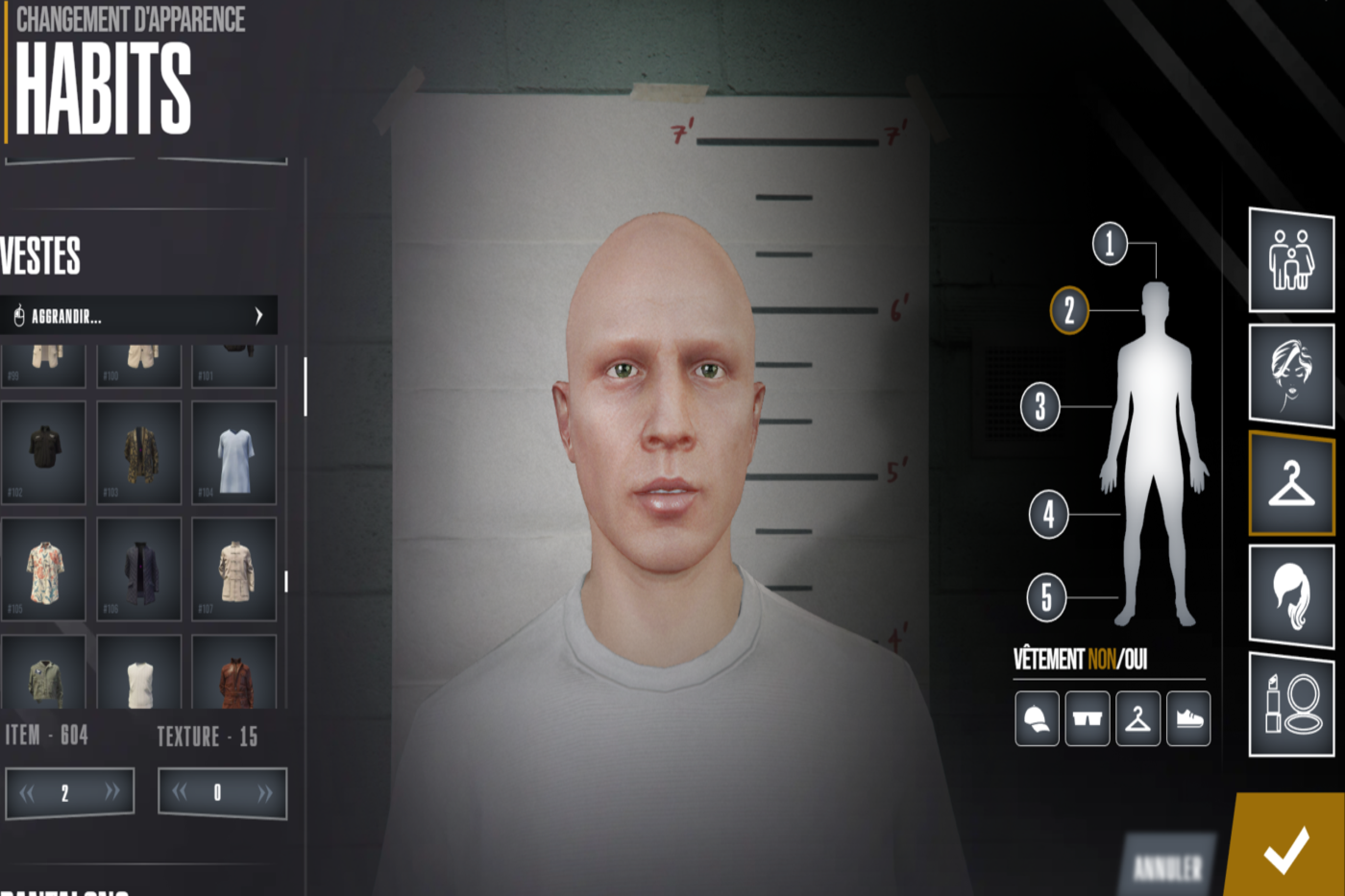Select the black shirt jacket #102
The height and width of the screenshot is (896, 1345).
click(43, 451)
